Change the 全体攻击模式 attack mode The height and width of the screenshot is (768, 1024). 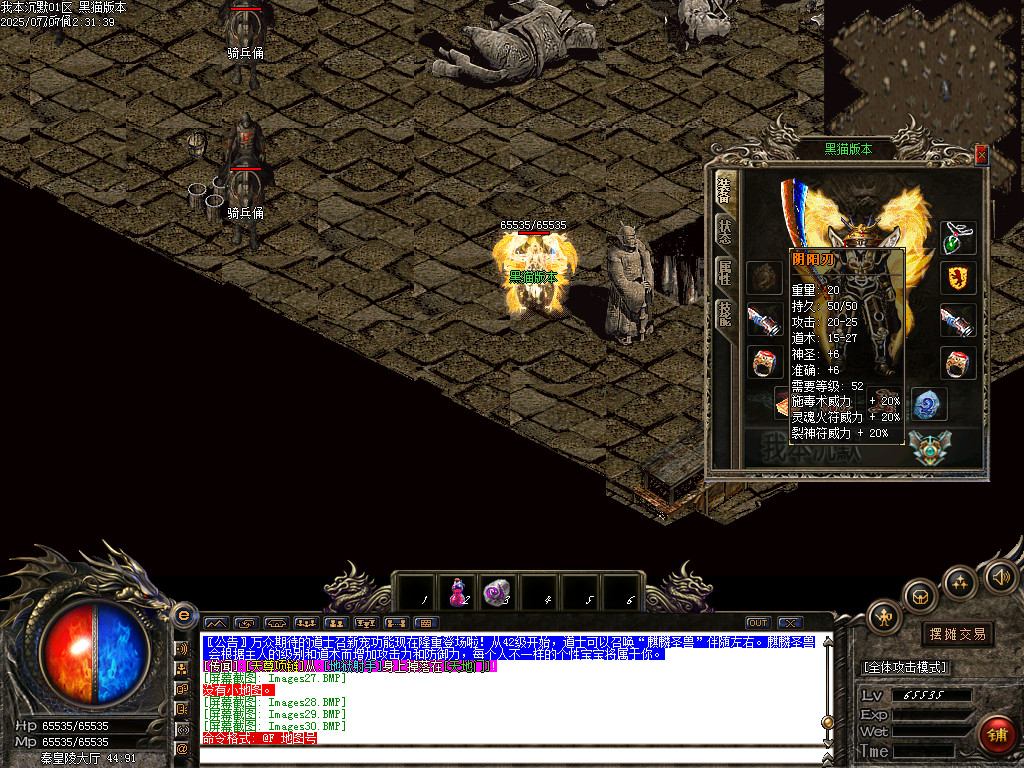coord(905,667)
